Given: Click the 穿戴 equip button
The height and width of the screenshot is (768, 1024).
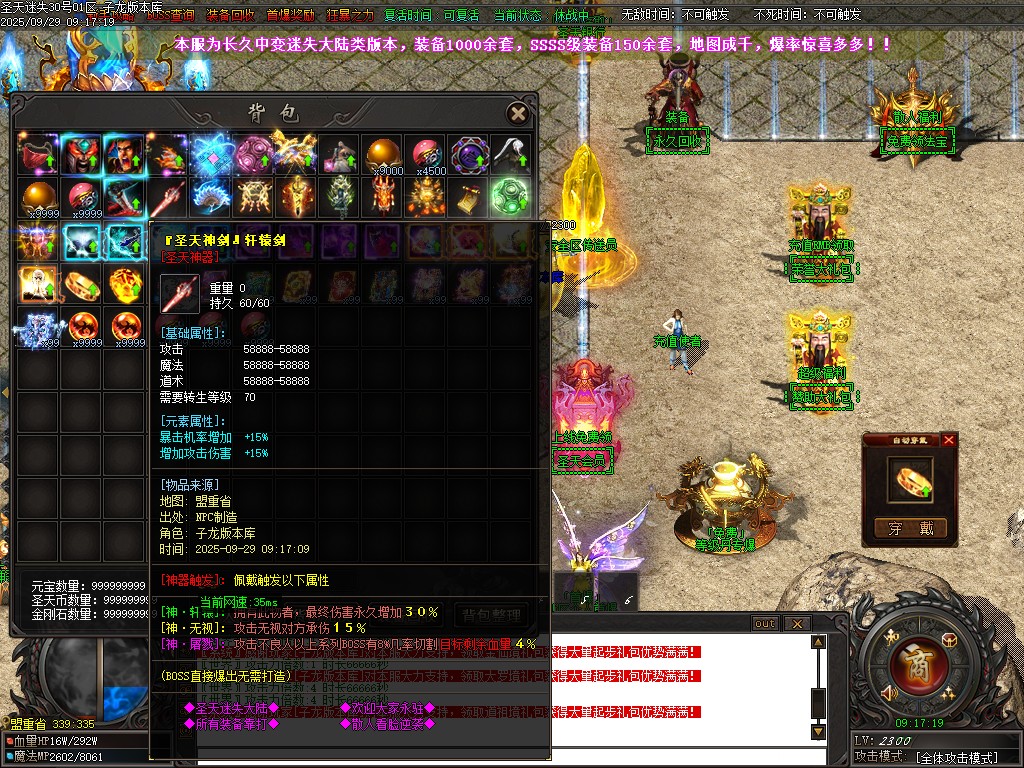Looking at the screenshot, I should [910, 529].
